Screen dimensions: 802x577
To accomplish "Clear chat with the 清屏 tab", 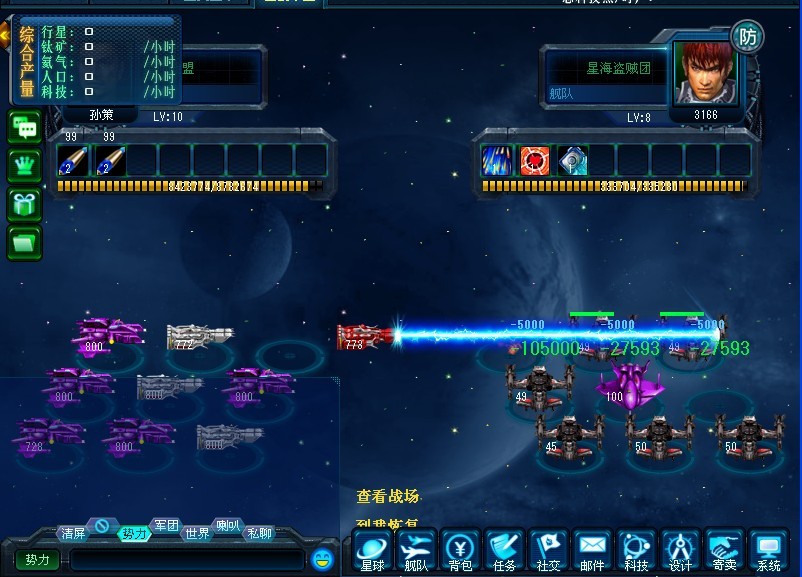I will pos(73,533).
